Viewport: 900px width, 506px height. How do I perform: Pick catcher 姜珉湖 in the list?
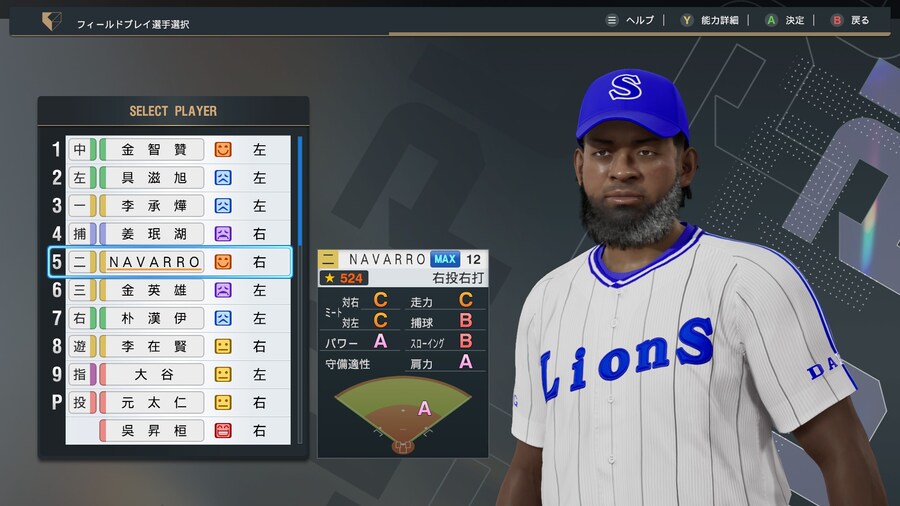(x=155, y=234)
